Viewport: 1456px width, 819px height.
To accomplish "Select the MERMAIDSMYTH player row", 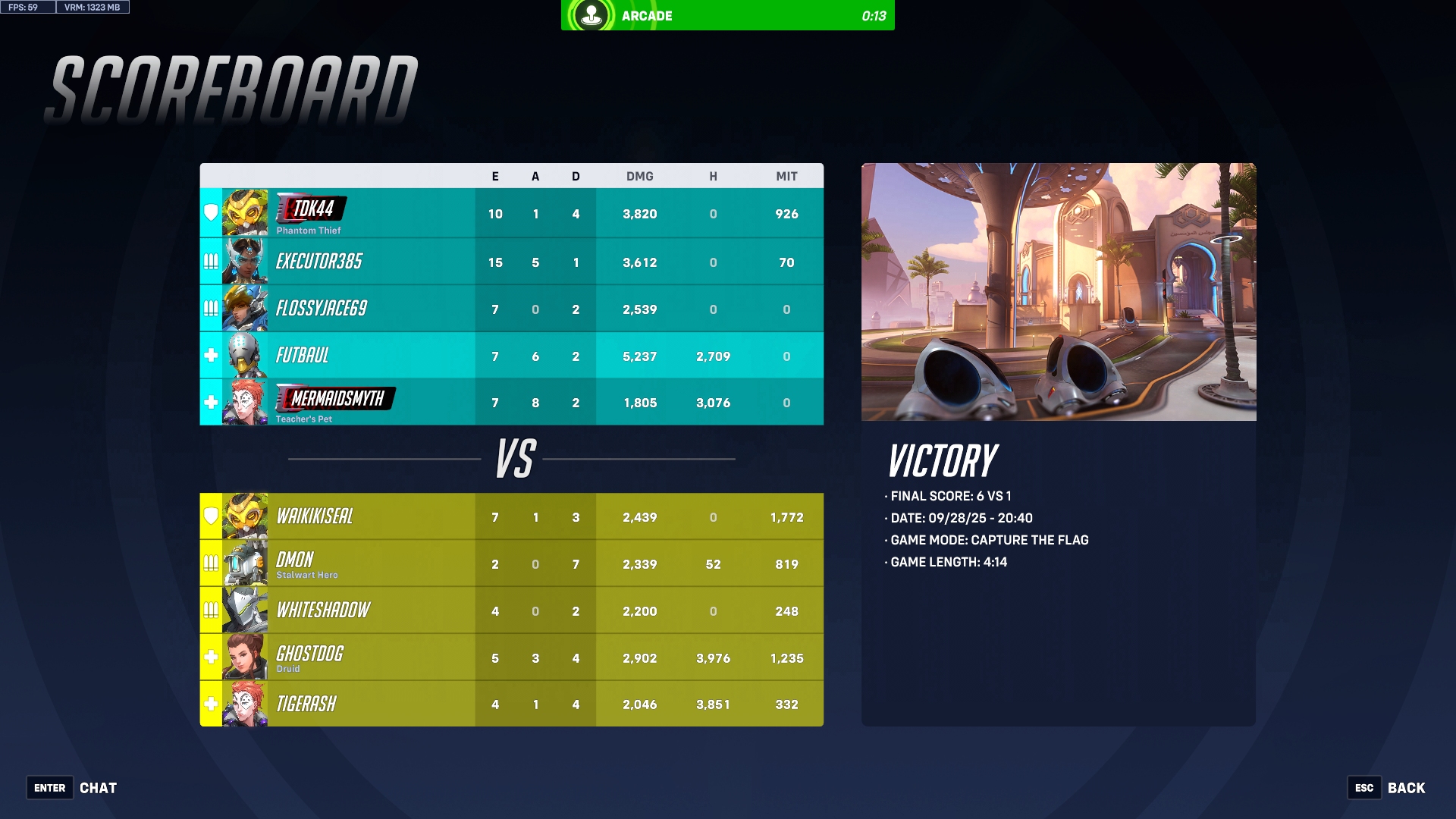I will point(511,402).
